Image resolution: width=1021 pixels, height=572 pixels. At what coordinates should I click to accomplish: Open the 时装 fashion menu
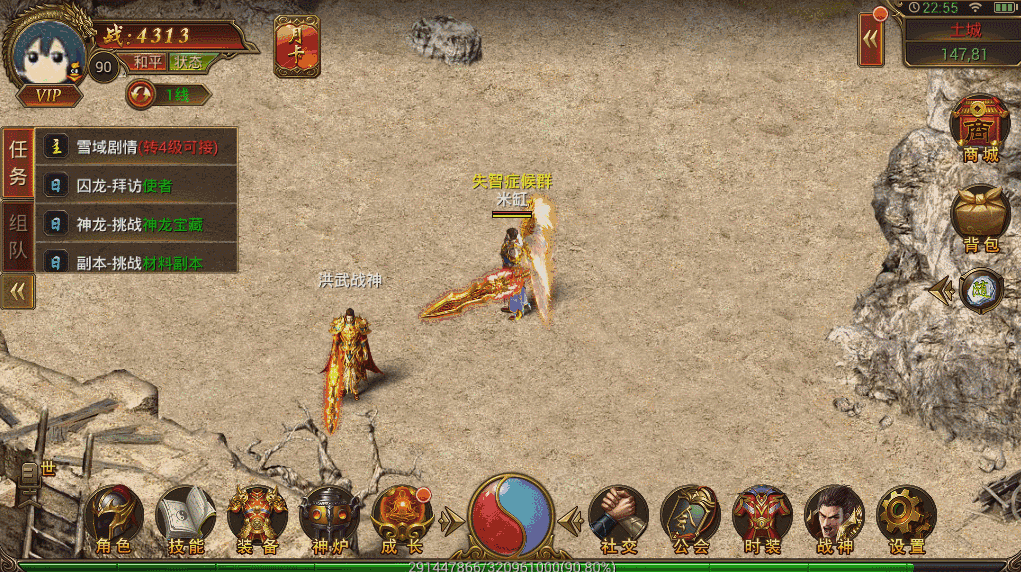tap(762, 517)
